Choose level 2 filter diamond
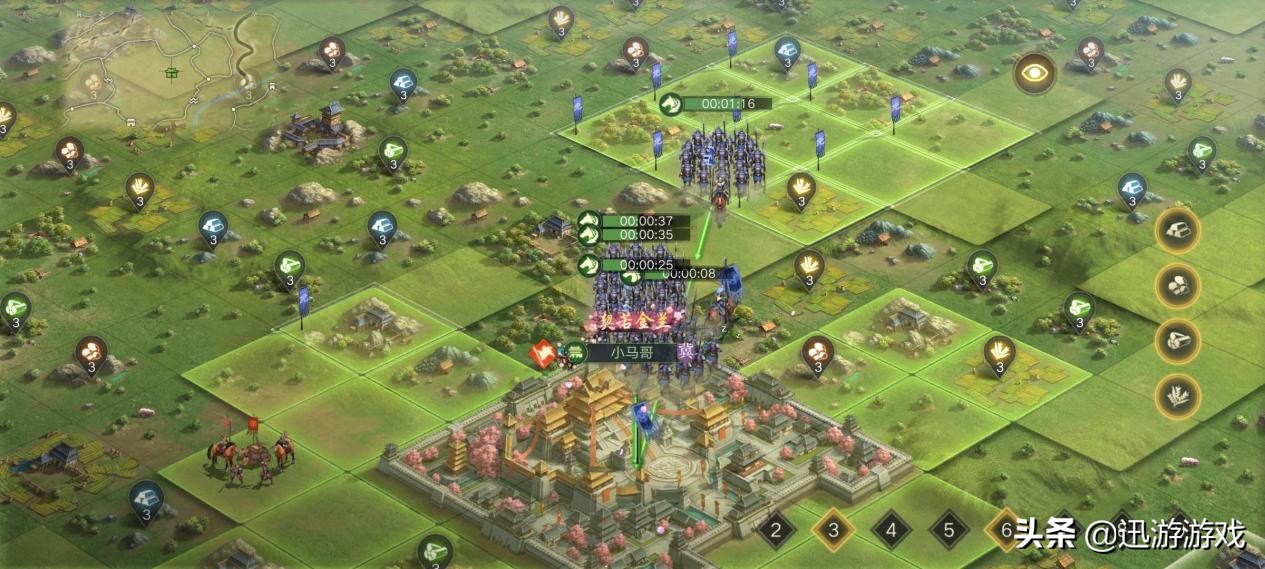The height and width of the screenshot is (569, 1265). coord(775,530)
